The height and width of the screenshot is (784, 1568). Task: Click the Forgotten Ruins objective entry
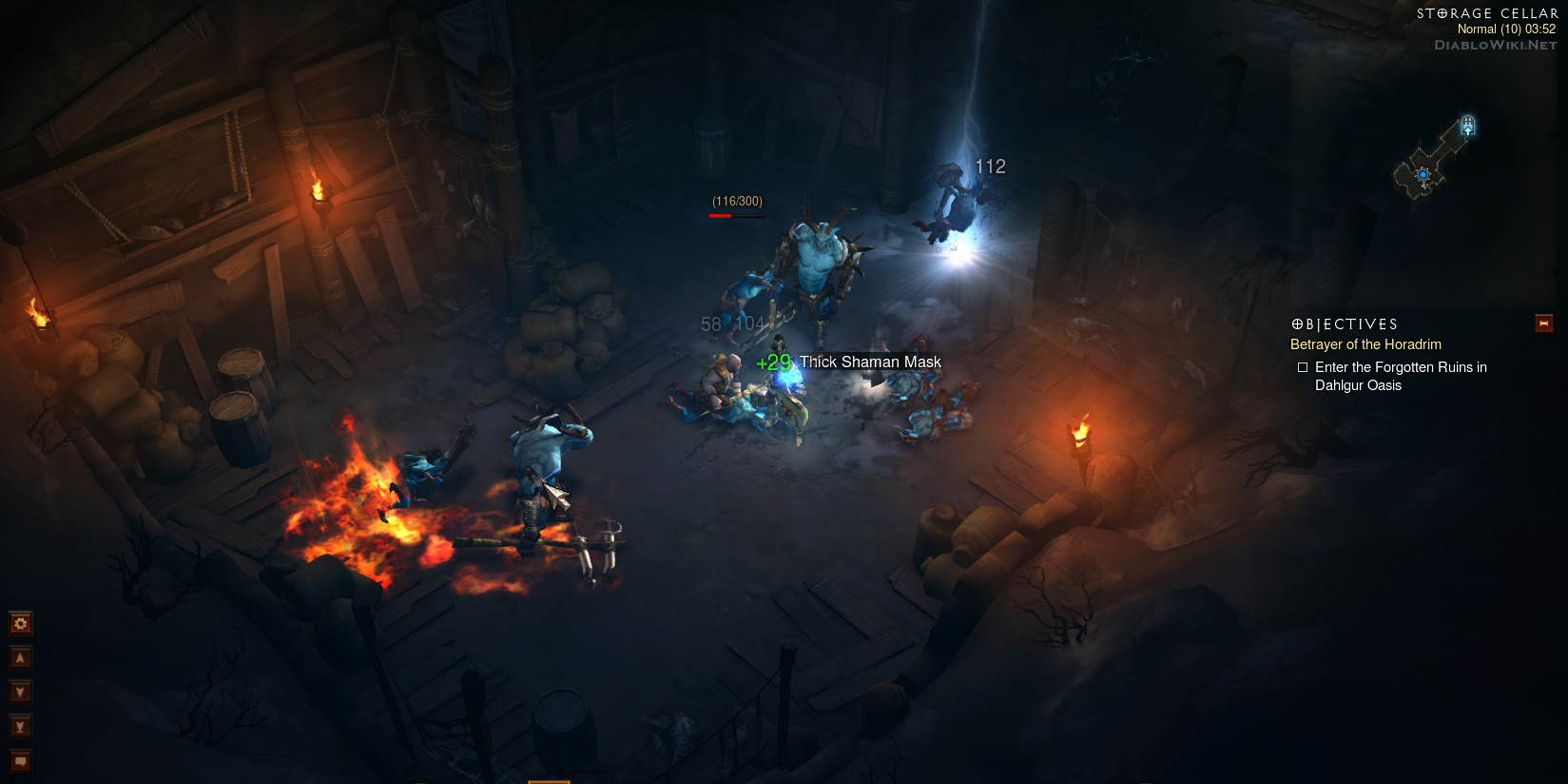pyautogui.click(x=1400, y=376)
